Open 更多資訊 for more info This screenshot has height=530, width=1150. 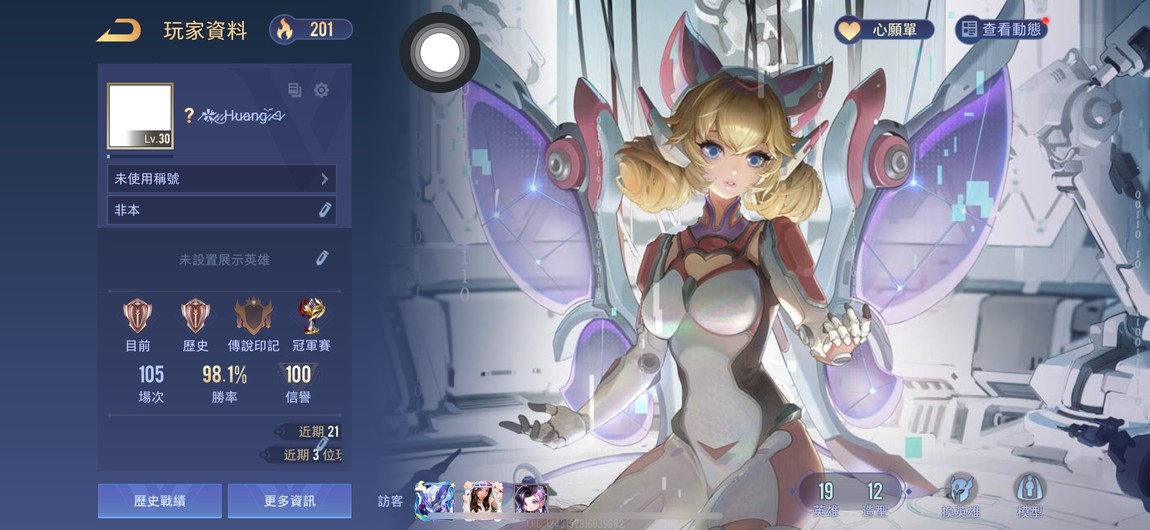290,501
